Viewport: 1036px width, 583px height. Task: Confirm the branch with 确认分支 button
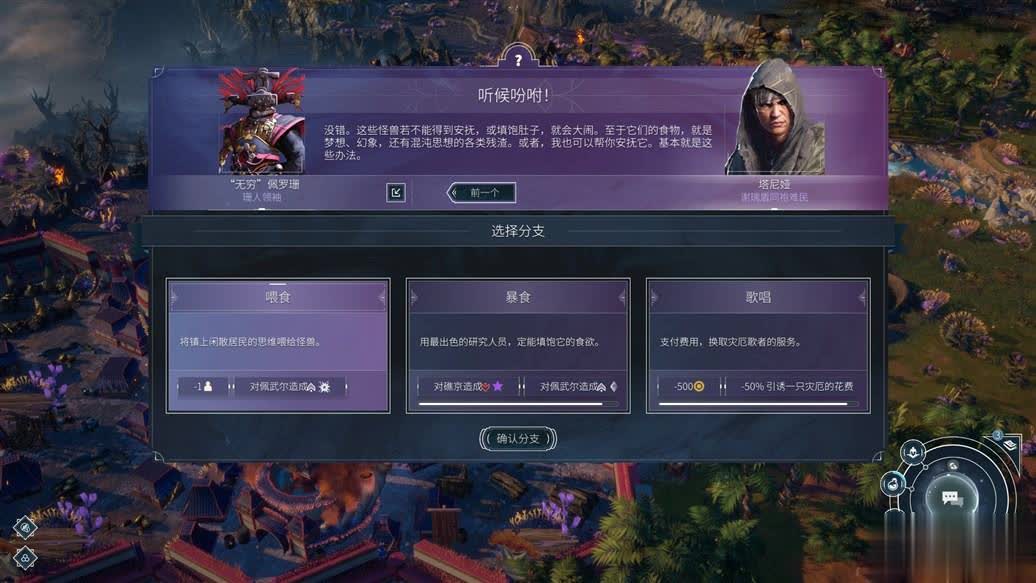(x=517, y=438)
